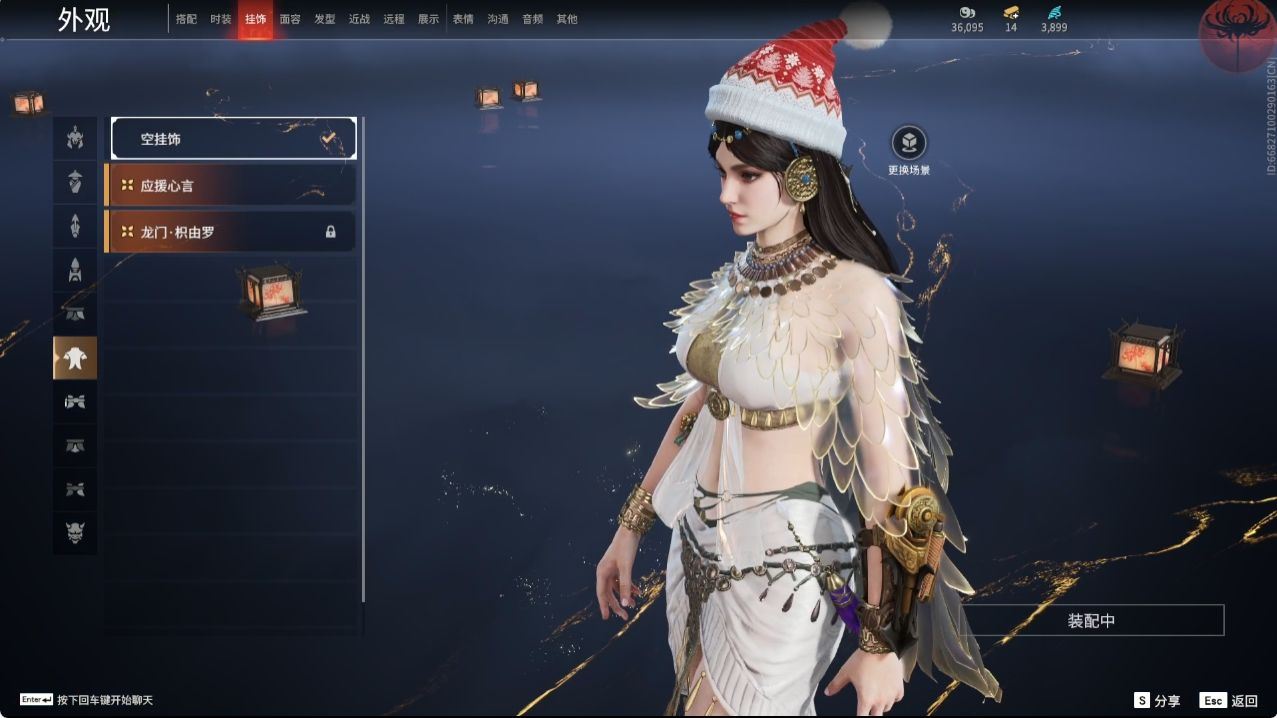Screen dimensions: 1277x718
Task: Click the 装配中 equip button
Action: click(1091, 620)
